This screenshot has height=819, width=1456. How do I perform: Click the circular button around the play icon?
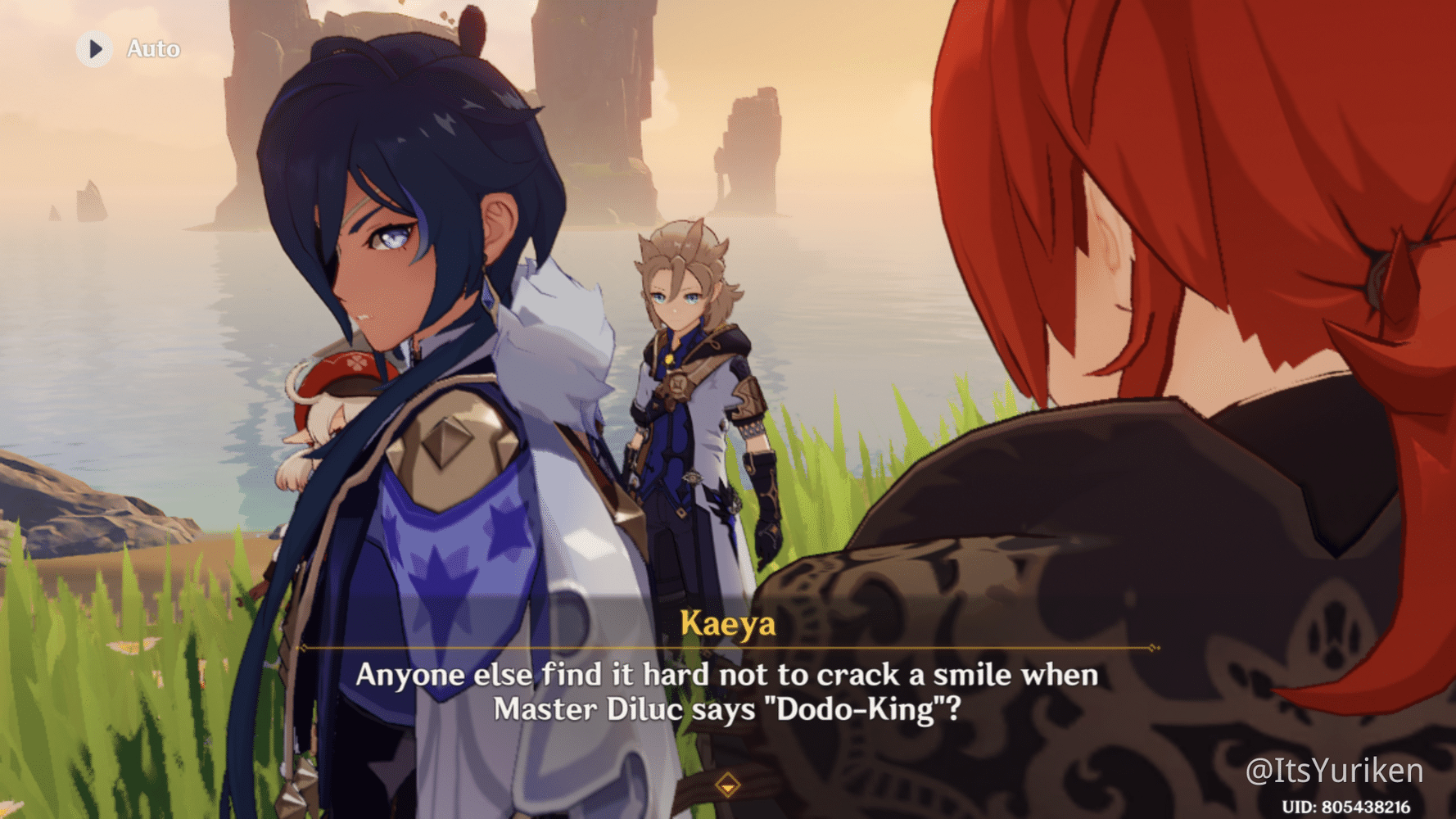(x=96, y=48)
